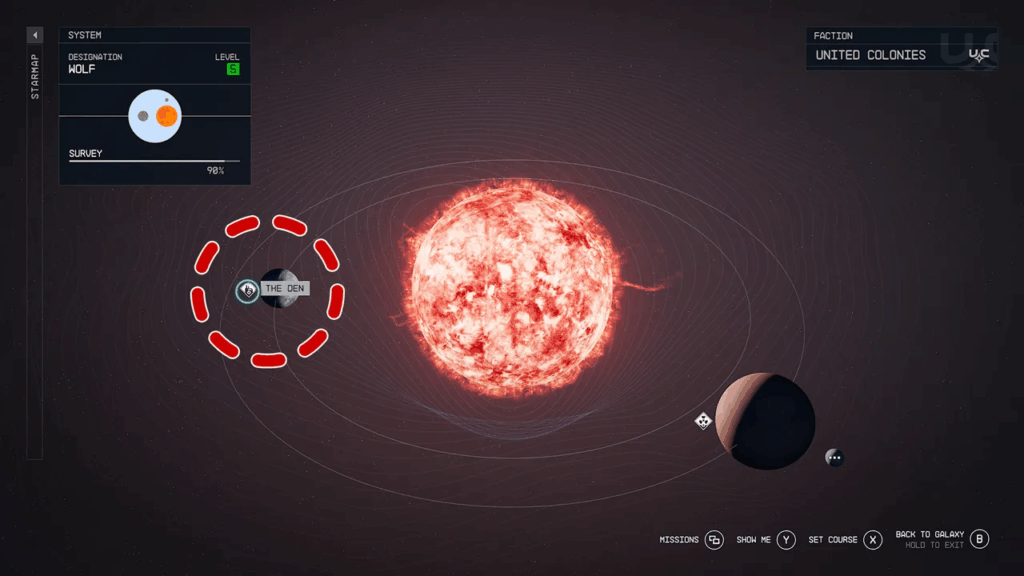
Task: Select the red Wolf star
Action: click(x=511, y=286)
